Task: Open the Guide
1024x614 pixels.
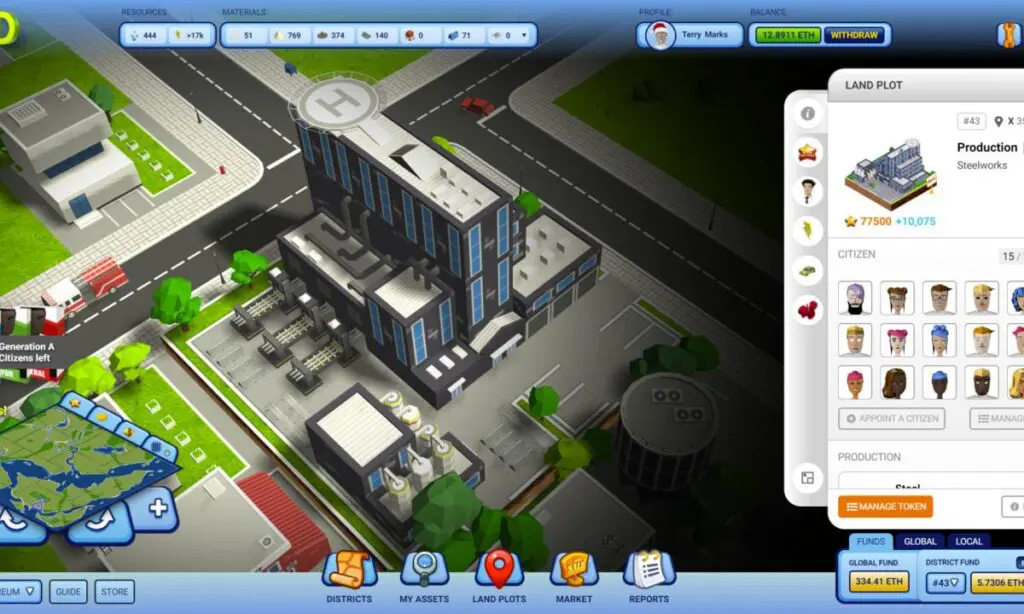Action: click(x=68, y=592)
